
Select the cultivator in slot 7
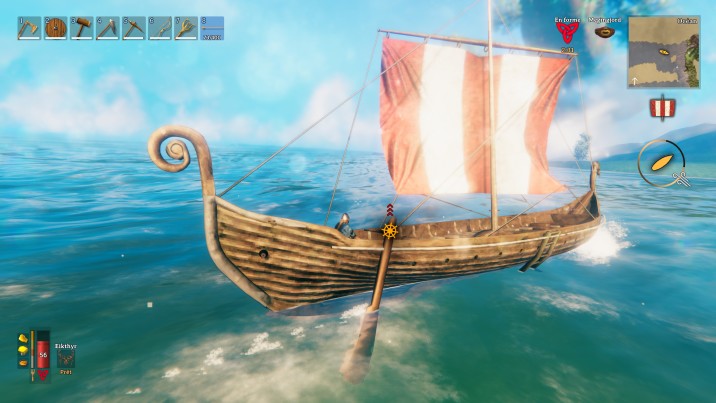(185, 28)
